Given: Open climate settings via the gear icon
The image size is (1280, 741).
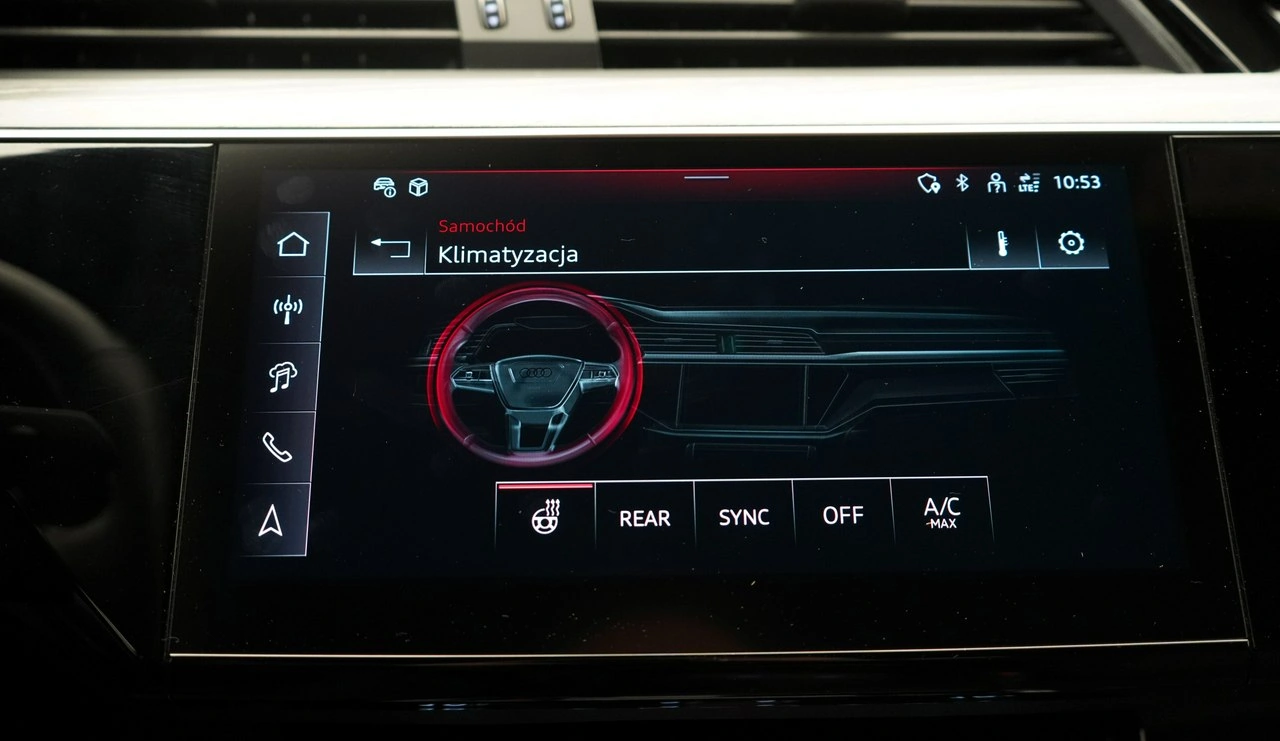Looking at the screenshot, I should coord(1071,241).
